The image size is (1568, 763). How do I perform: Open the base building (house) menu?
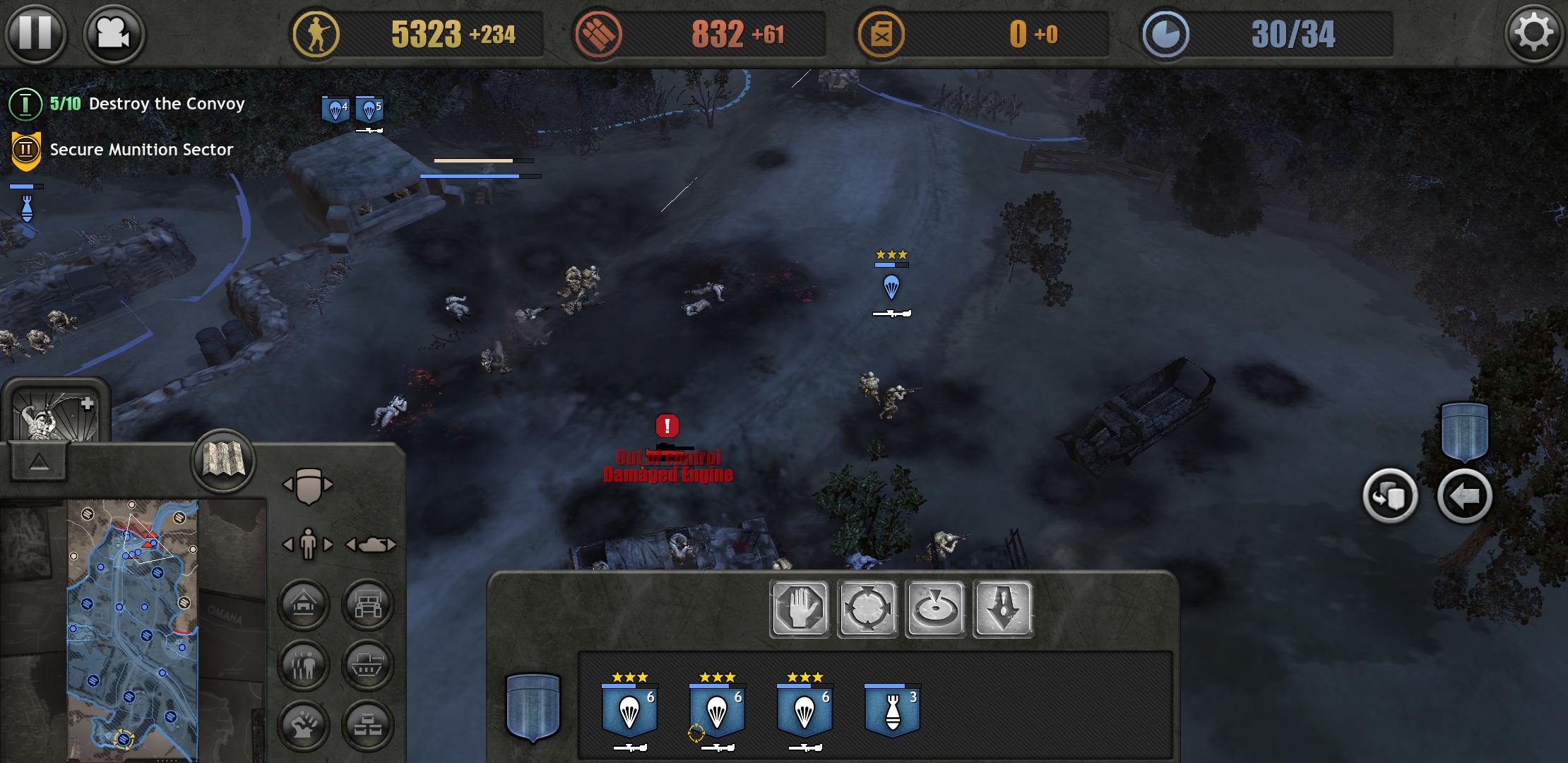pos(304,605)
